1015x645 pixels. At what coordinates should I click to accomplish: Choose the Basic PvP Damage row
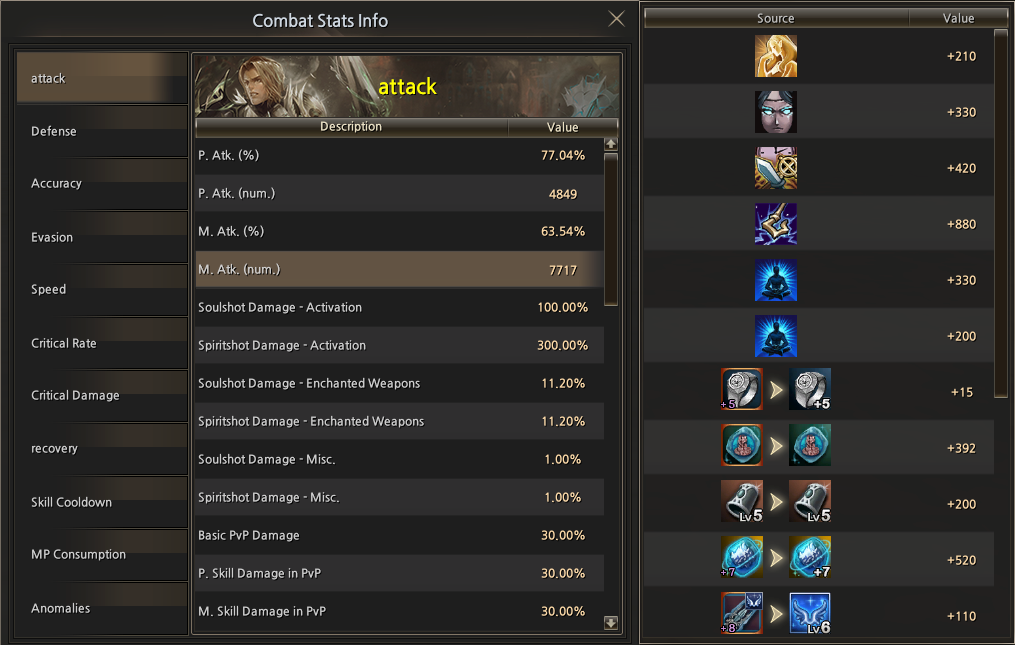coord(400,536)
